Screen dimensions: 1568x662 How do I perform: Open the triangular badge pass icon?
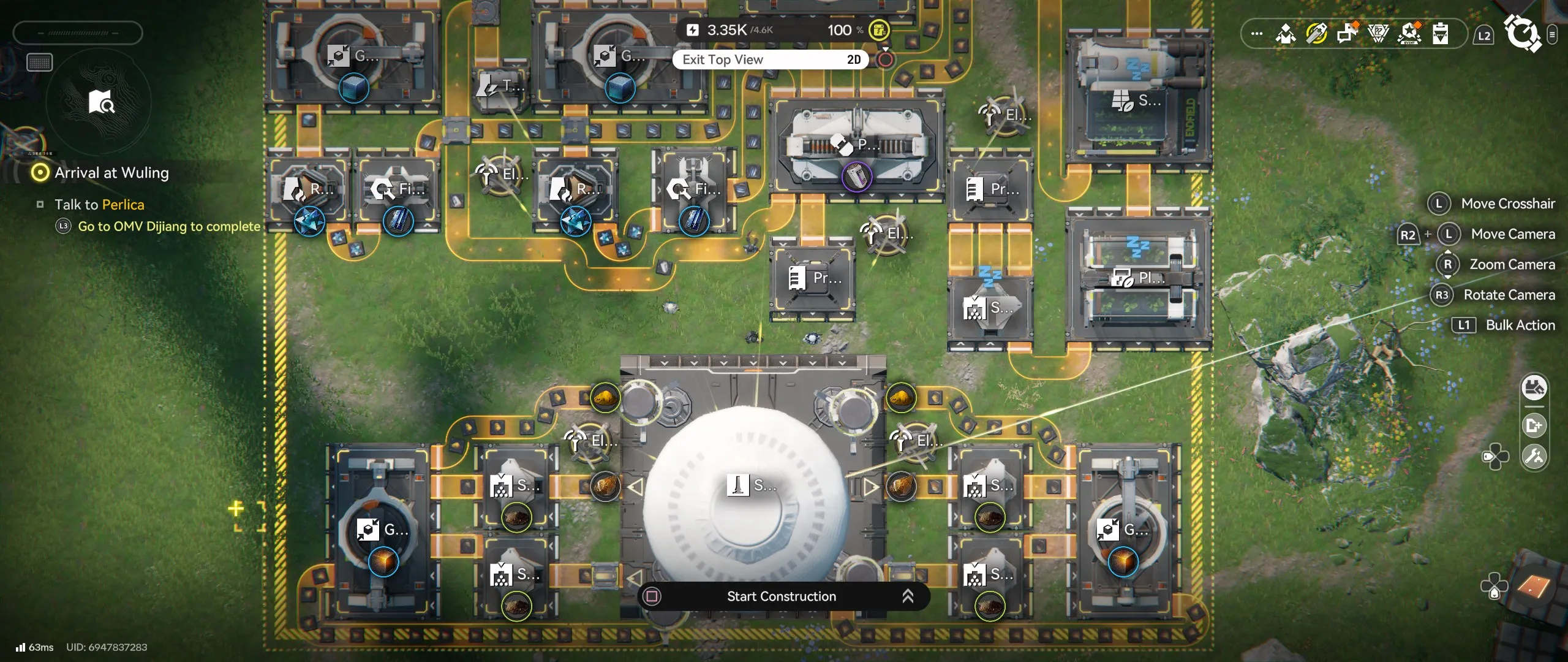pos(1378,33)
